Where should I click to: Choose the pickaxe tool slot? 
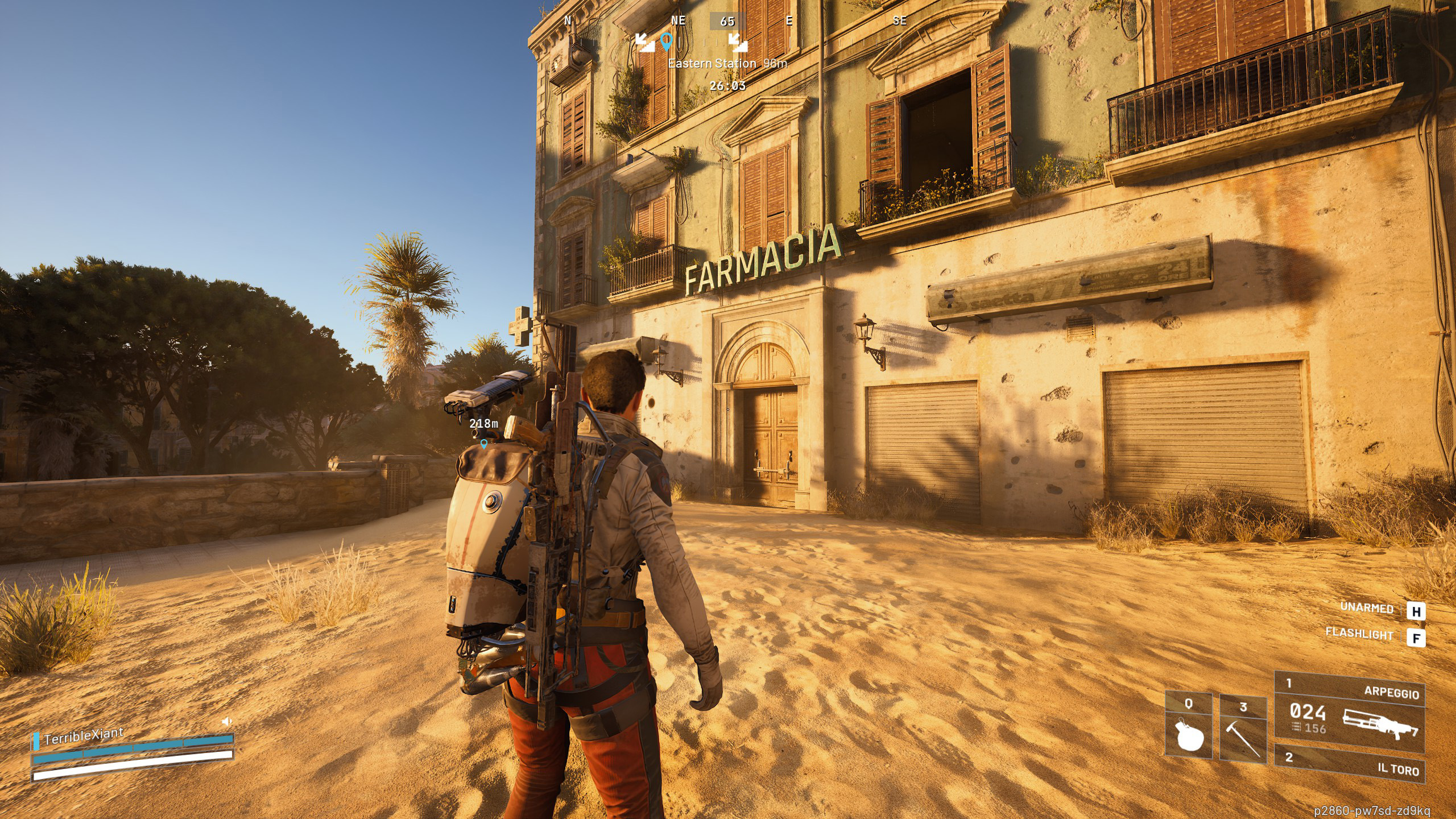point(1243,729)
